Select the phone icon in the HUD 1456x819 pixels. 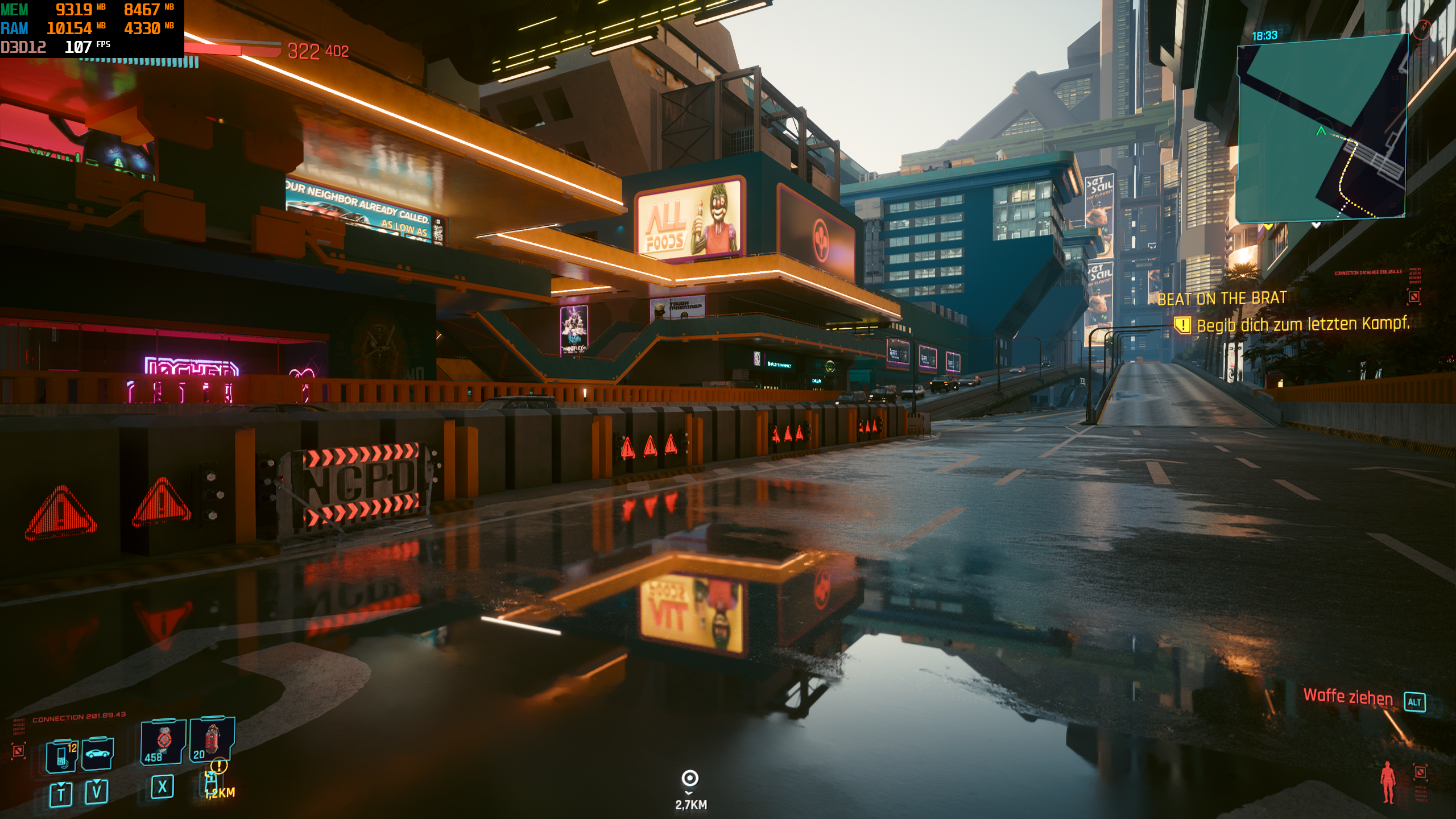tap(61, 755)
